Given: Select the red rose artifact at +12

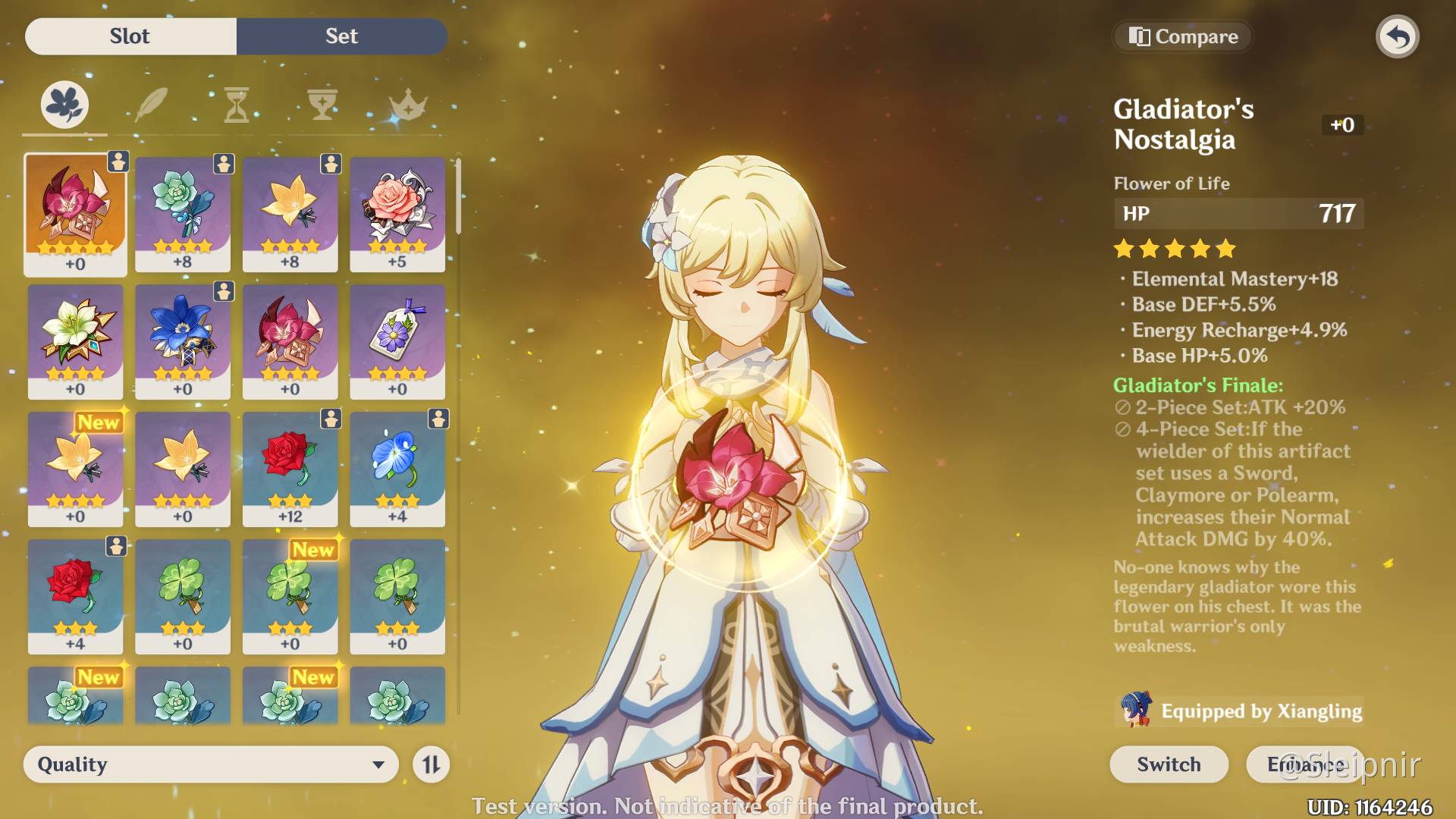Looking at the screenshot, I should coord(290,468).
